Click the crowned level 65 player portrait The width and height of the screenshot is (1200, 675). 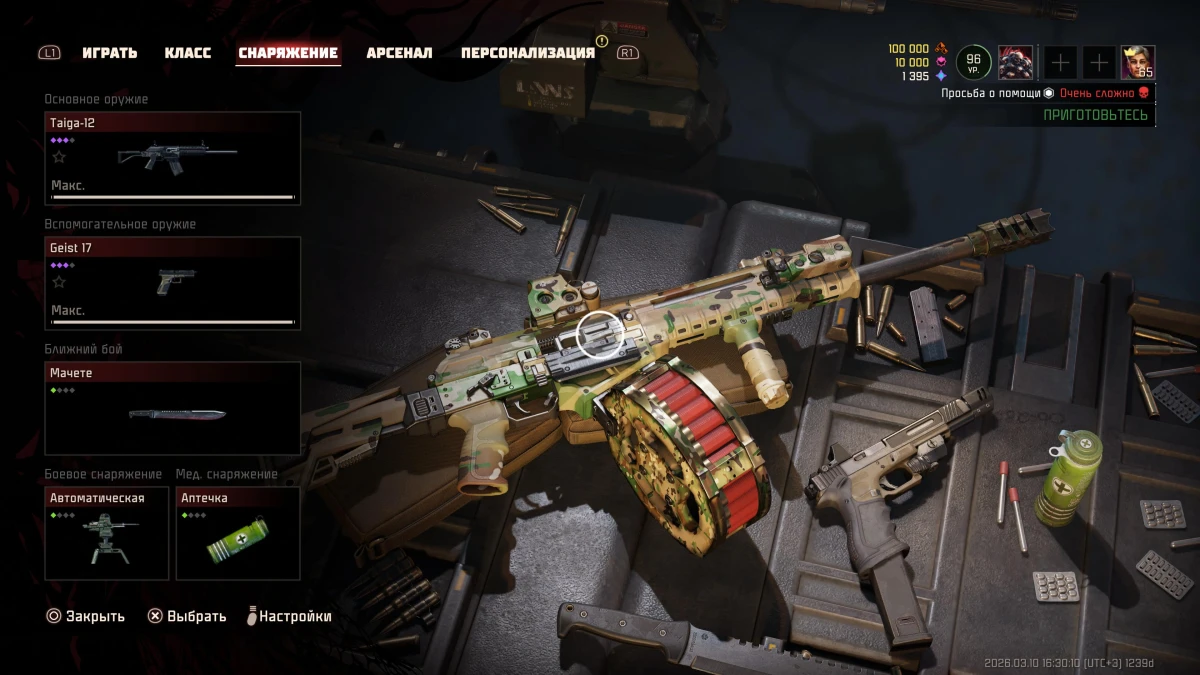click(1137, 62)
